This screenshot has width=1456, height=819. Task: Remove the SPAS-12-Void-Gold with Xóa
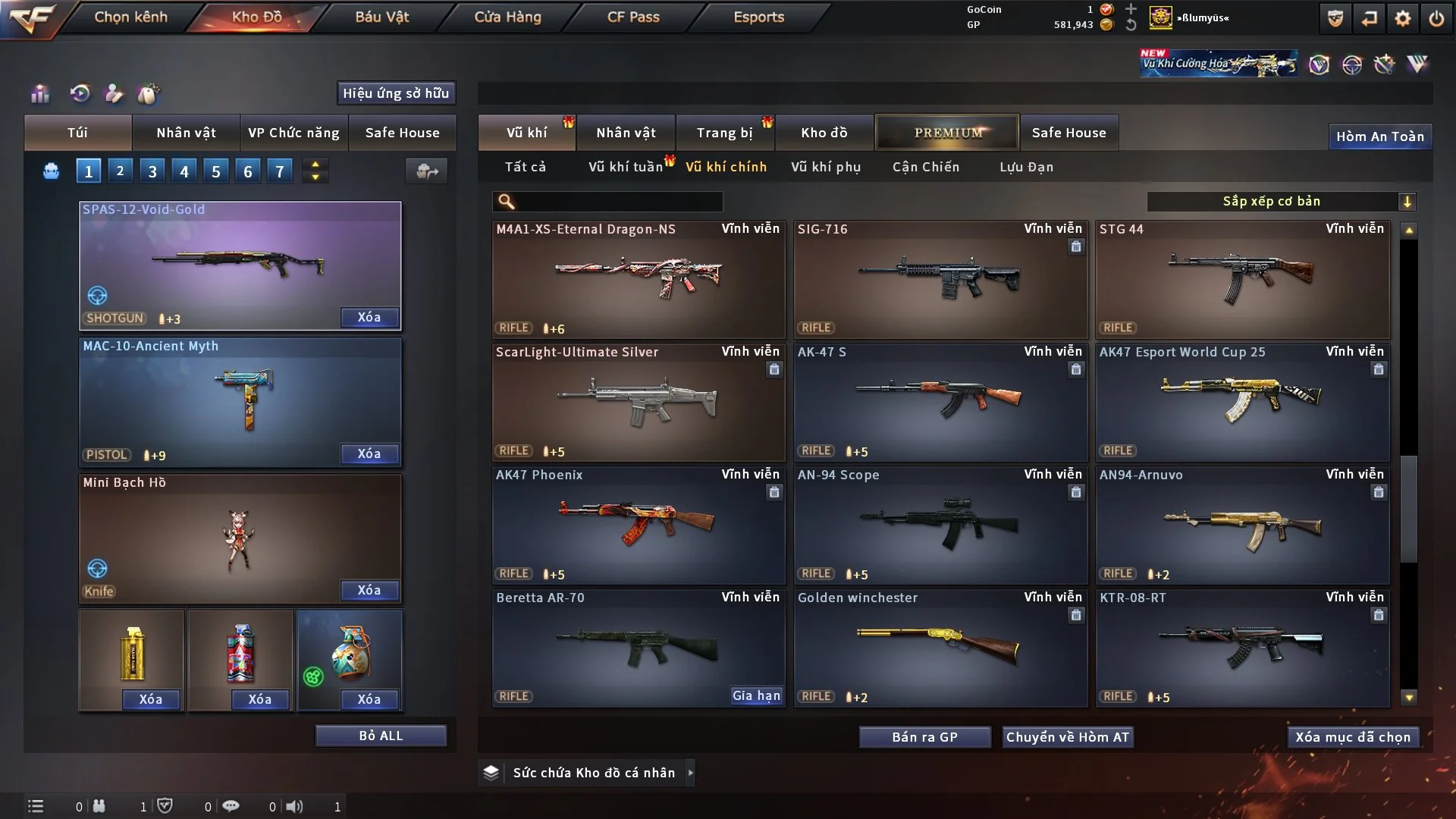pos(369,318)
